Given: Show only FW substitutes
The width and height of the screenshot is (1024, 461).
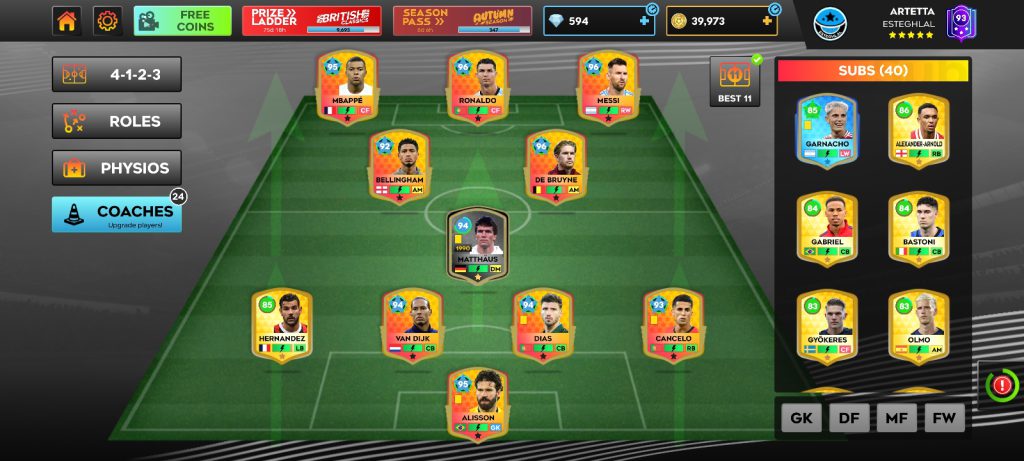Looking at the screenshot, I should [x=944, y=418].
